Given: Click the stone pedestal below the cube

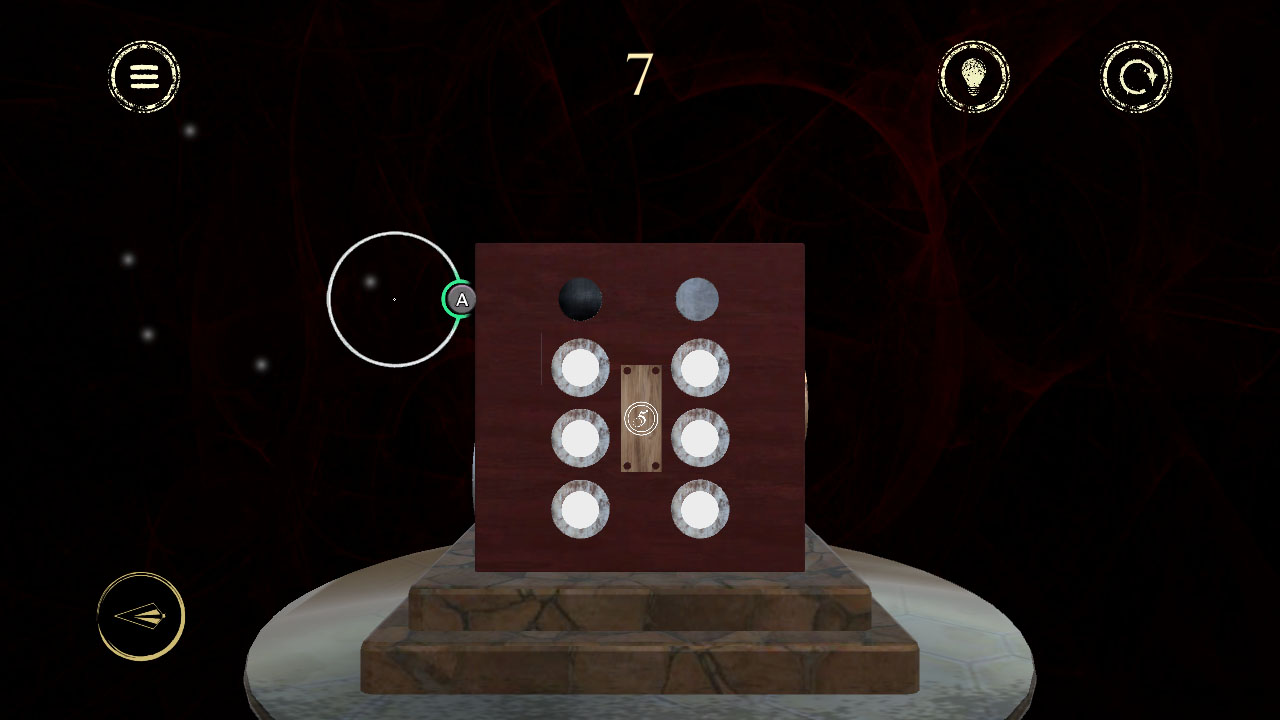Looking at the screenshot, I should point(640,640).
